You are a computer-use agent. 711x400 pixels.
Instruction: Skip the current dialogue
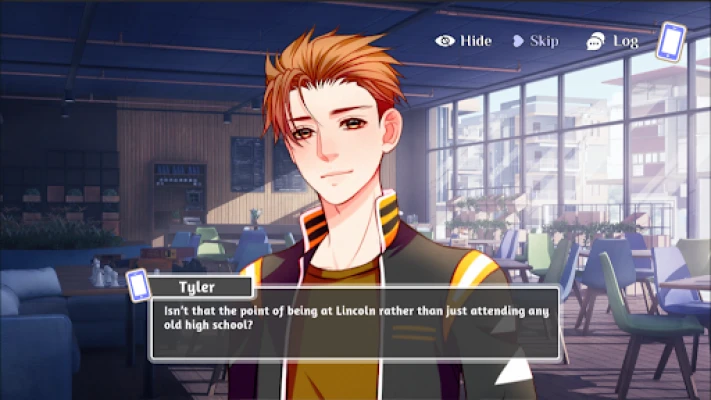point(535,41)
